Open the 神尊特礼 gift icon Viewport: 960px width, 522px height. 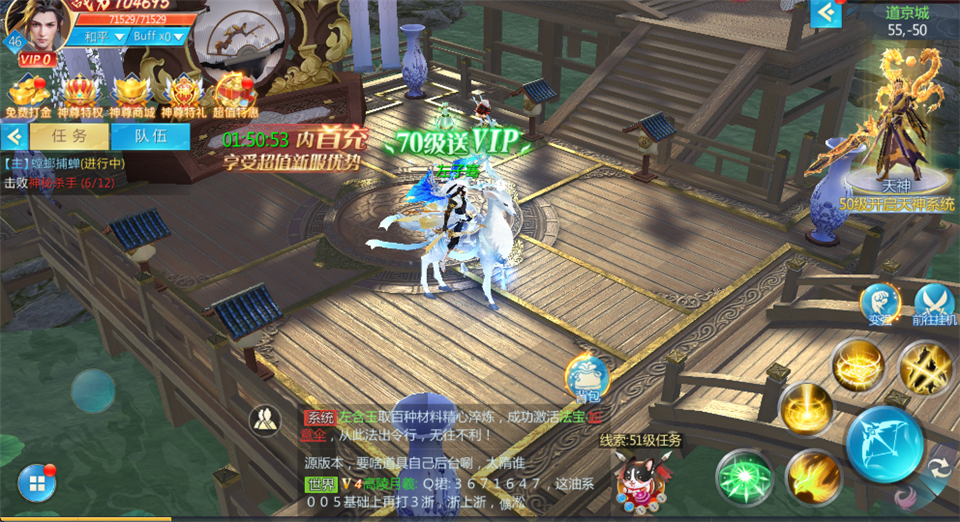(x=183, y=95)
